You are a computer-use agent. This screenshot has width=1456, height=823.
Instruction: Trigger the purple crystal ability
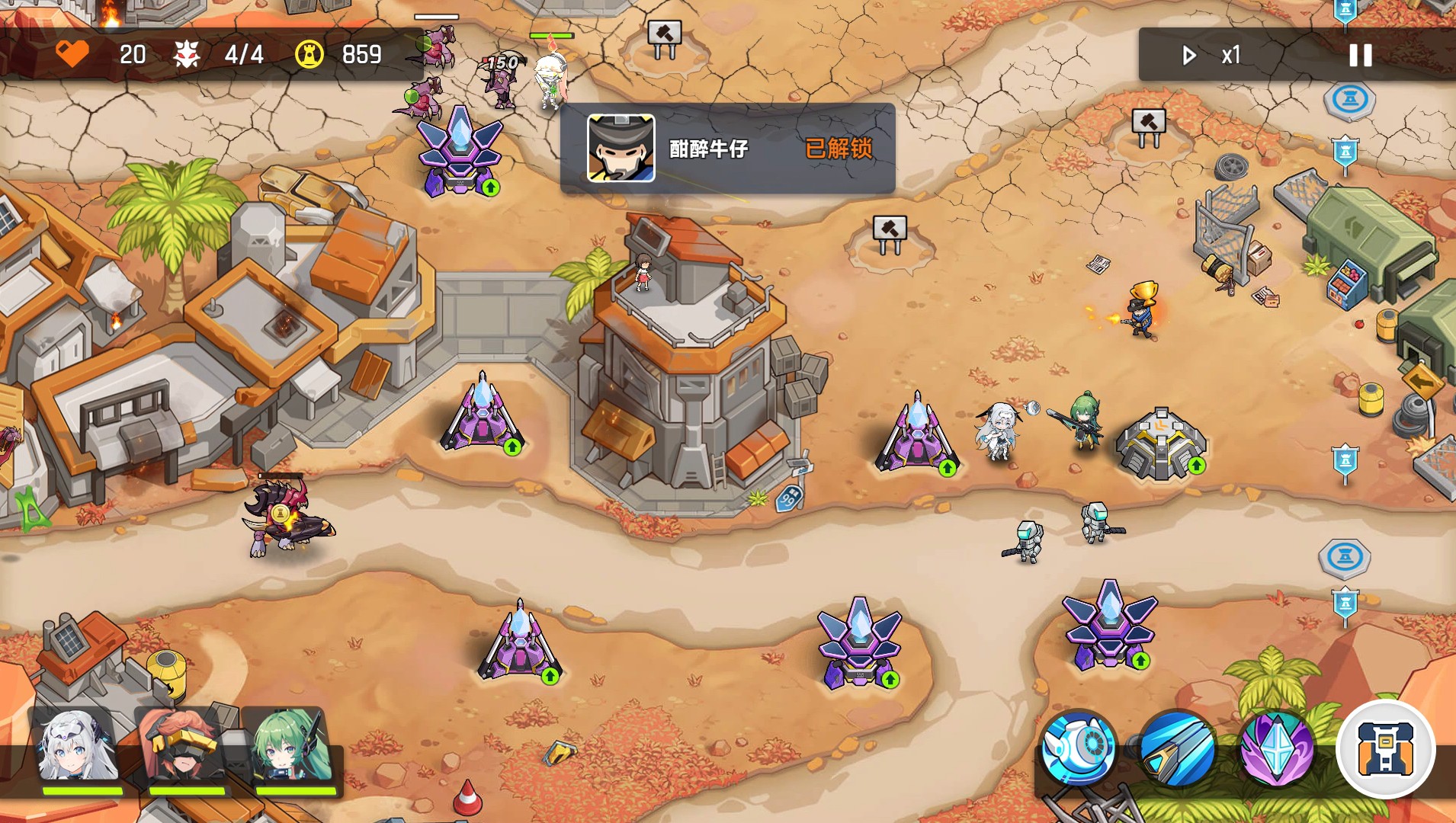(1277, 748)
